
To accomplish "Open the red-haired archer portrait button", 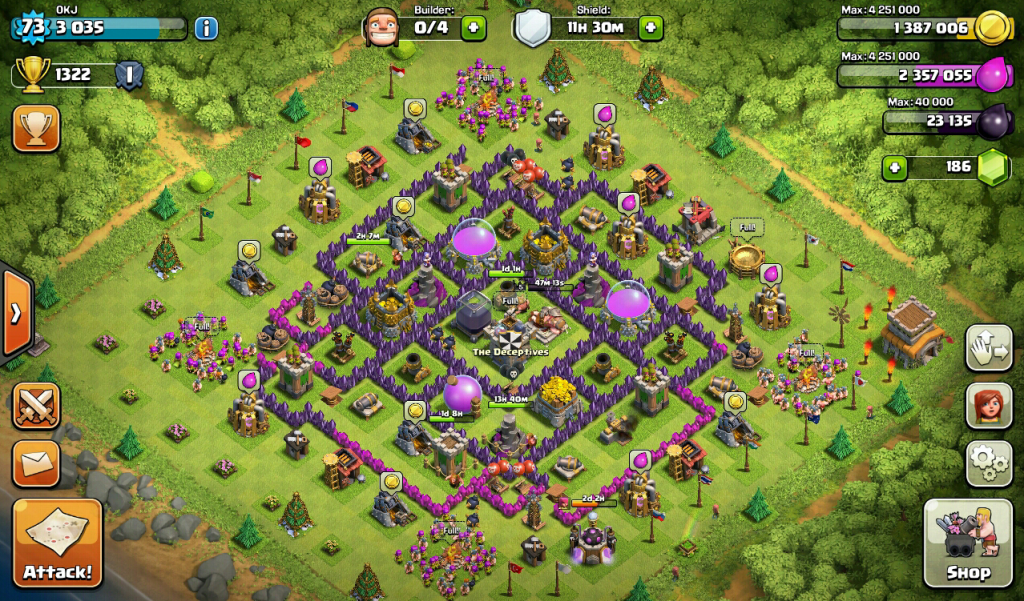I will pyautogui.click(x=989, y=404).
